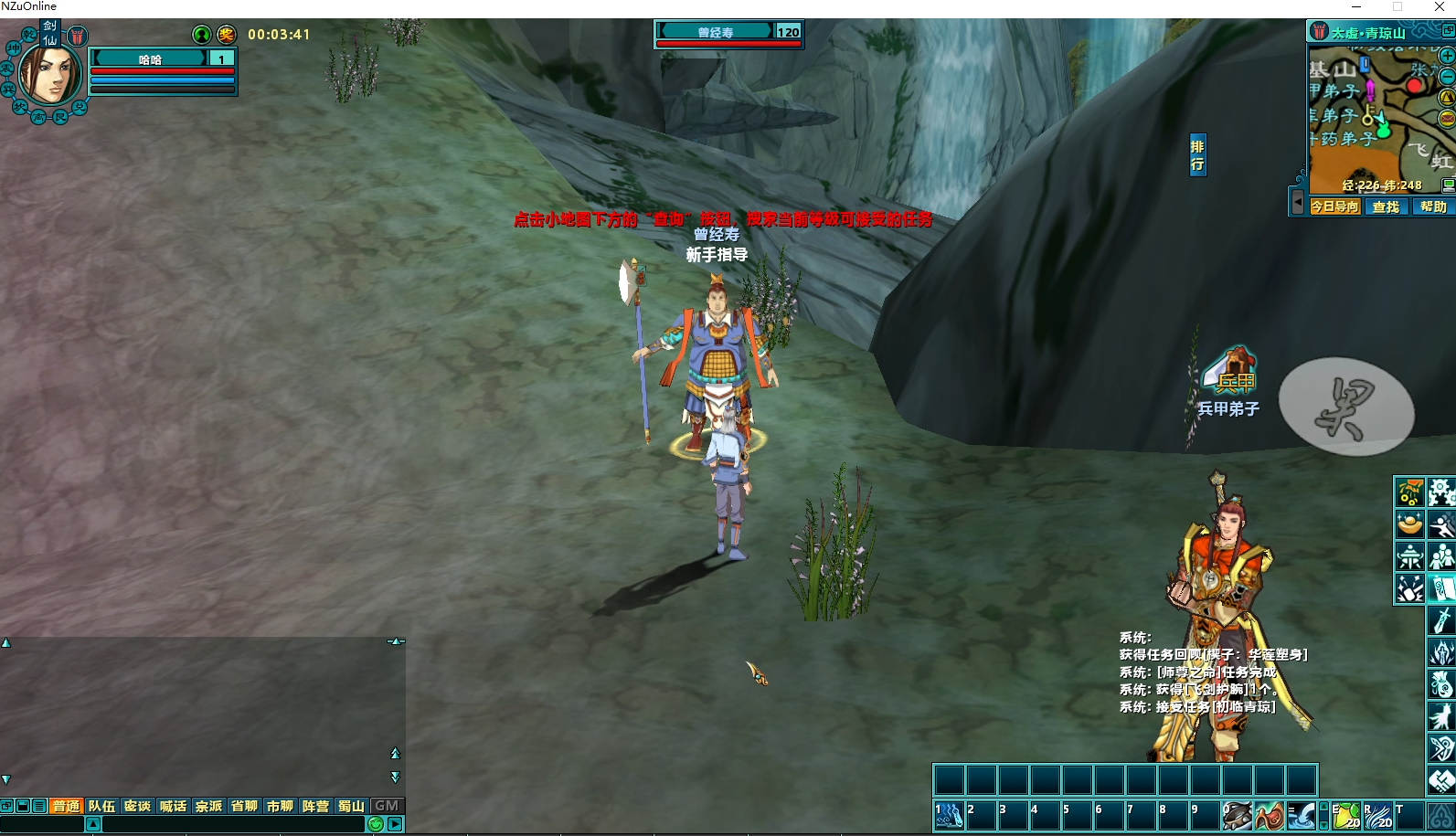1456x836 pixels.
Task: Open the 今日导向 daily guide
Action: (1334, 206)
